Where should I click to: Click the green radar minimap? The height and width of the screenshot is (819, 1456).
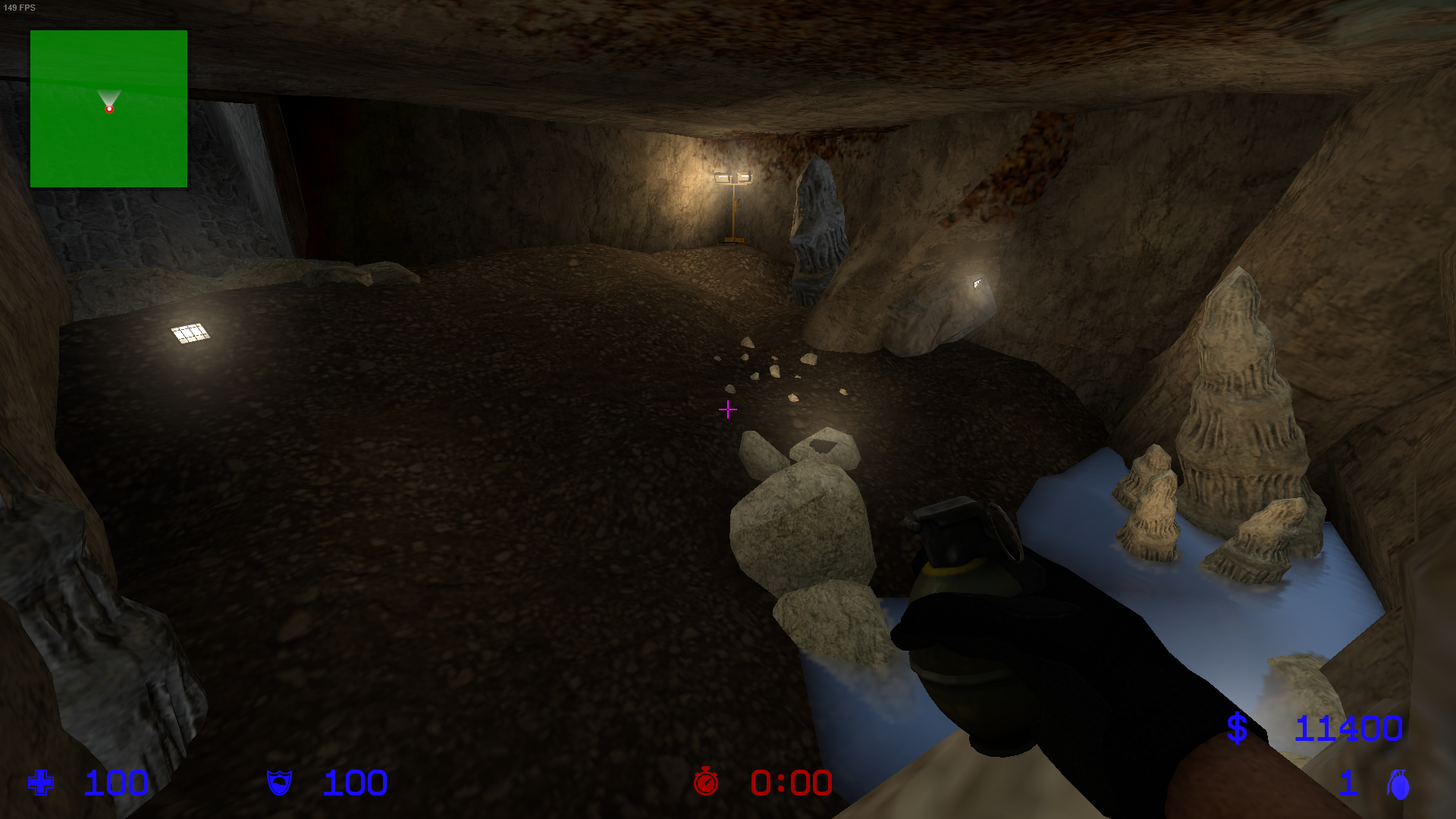[x=108, y=108]
